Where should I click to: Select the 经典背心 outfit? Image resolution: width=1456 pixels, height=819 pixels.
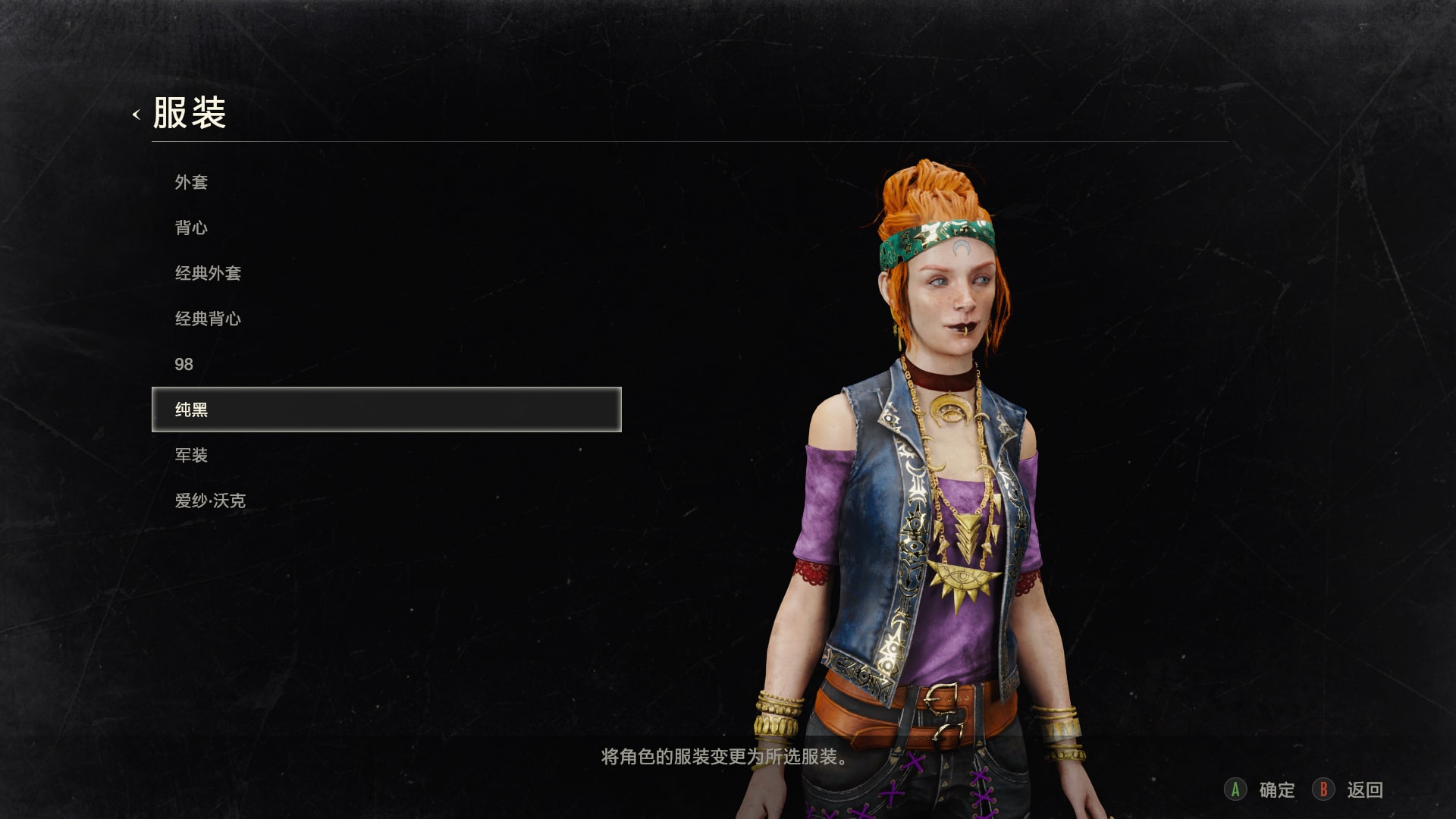(x=208, y=318)
